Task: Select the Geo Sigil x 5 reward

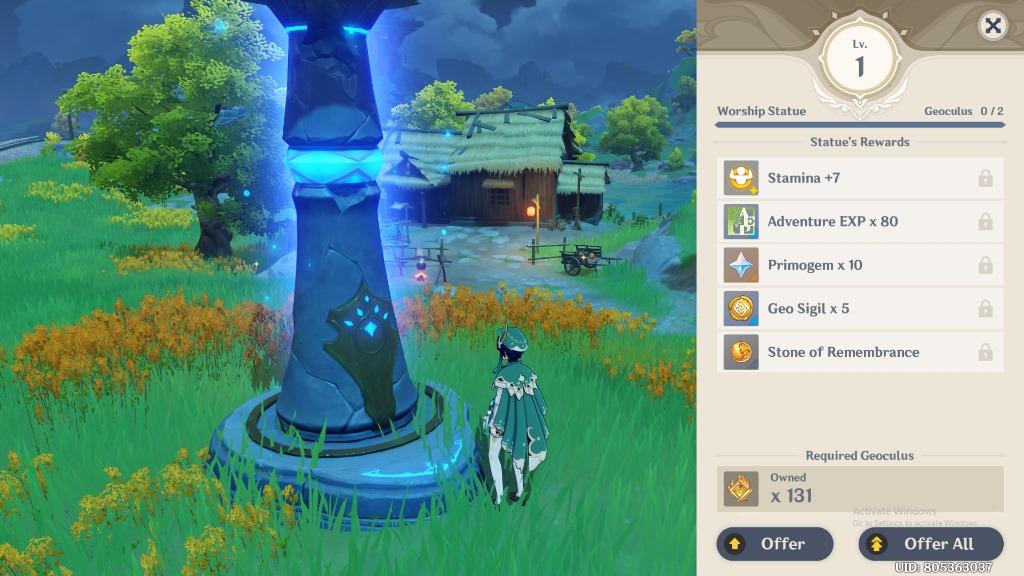Action: click(860, 308)
